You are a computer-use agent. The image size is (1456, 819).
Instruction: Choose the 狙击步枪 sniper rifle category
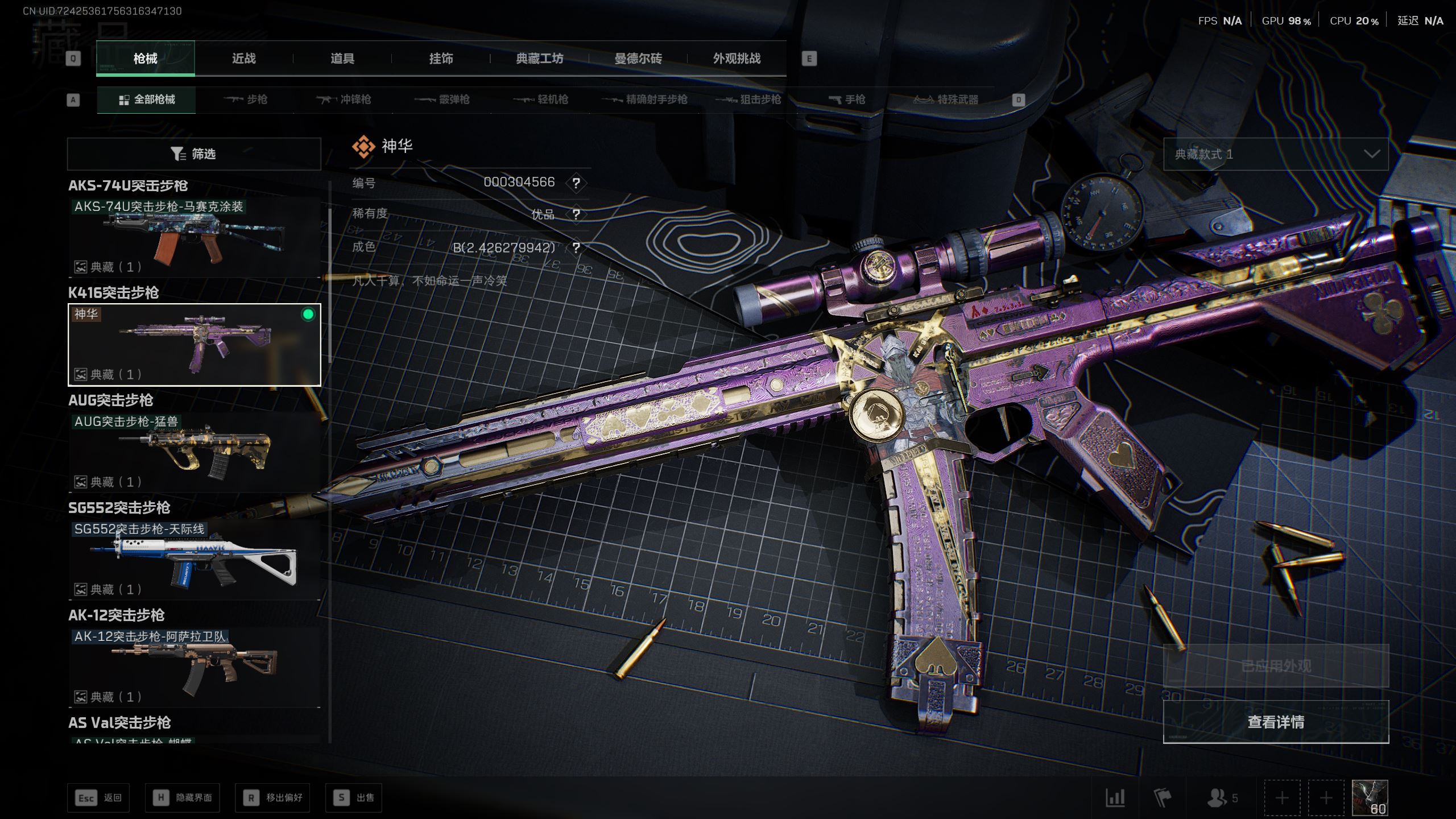pos(748,100)
